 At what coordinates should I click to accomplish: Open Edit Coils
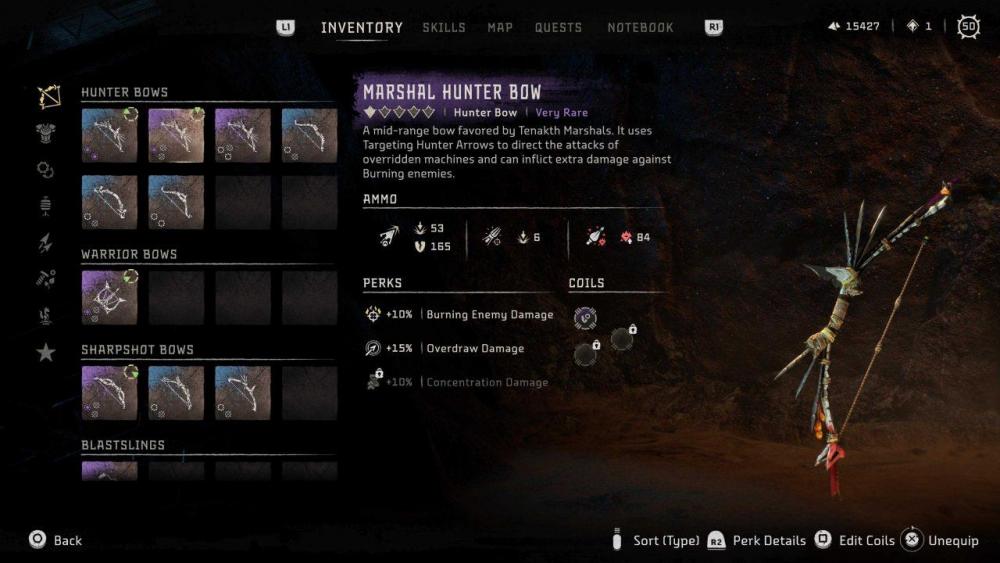[855, 541]
